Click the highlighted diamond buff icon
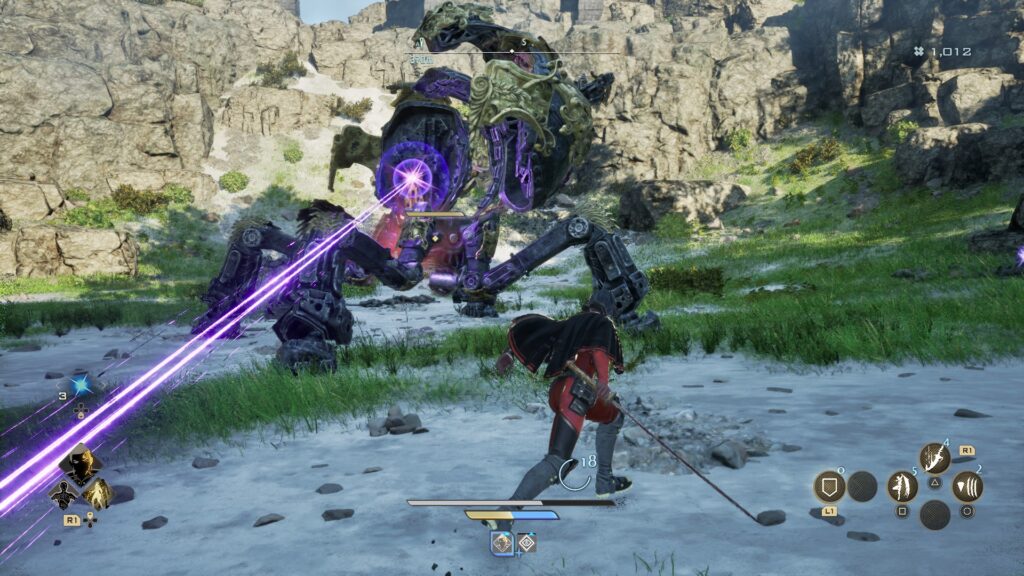Image resolution: width=1024 pixels, height=576 pixels. 502,542
